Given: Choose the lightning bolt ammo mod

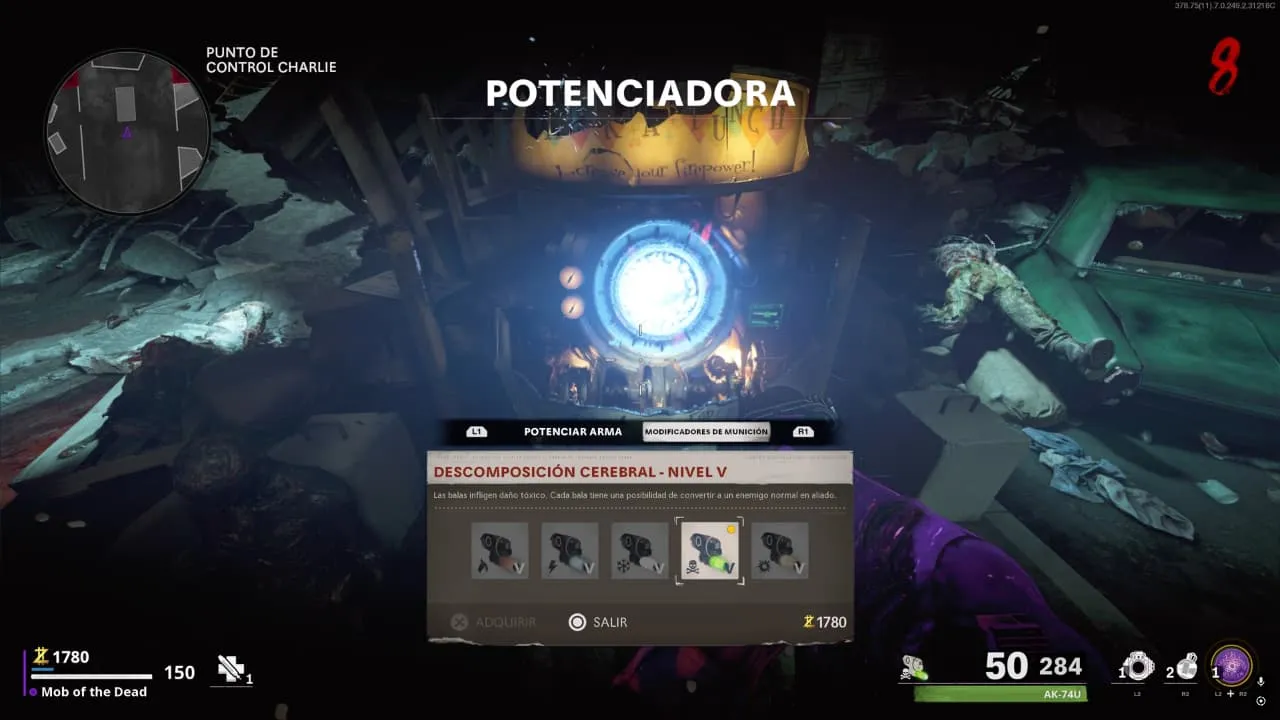Looking at the screenshot, I should (x=570, y=551).
